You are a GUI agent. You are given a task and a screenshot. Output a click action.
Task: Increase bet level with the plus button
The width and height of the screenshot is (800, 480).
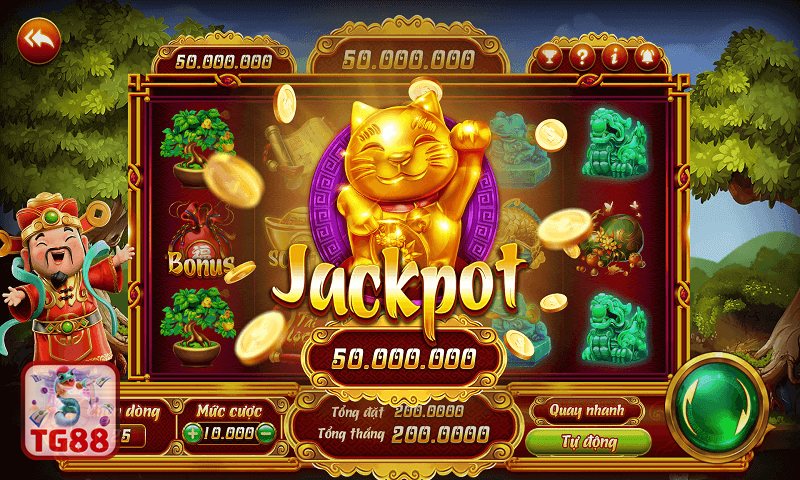coord(192,433)
